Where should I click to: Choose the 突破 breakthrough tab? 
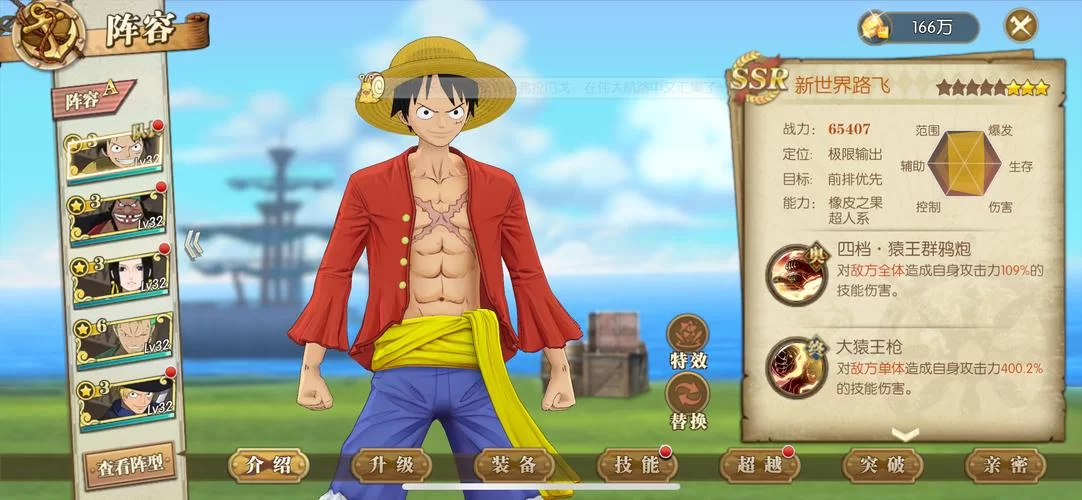883,465
